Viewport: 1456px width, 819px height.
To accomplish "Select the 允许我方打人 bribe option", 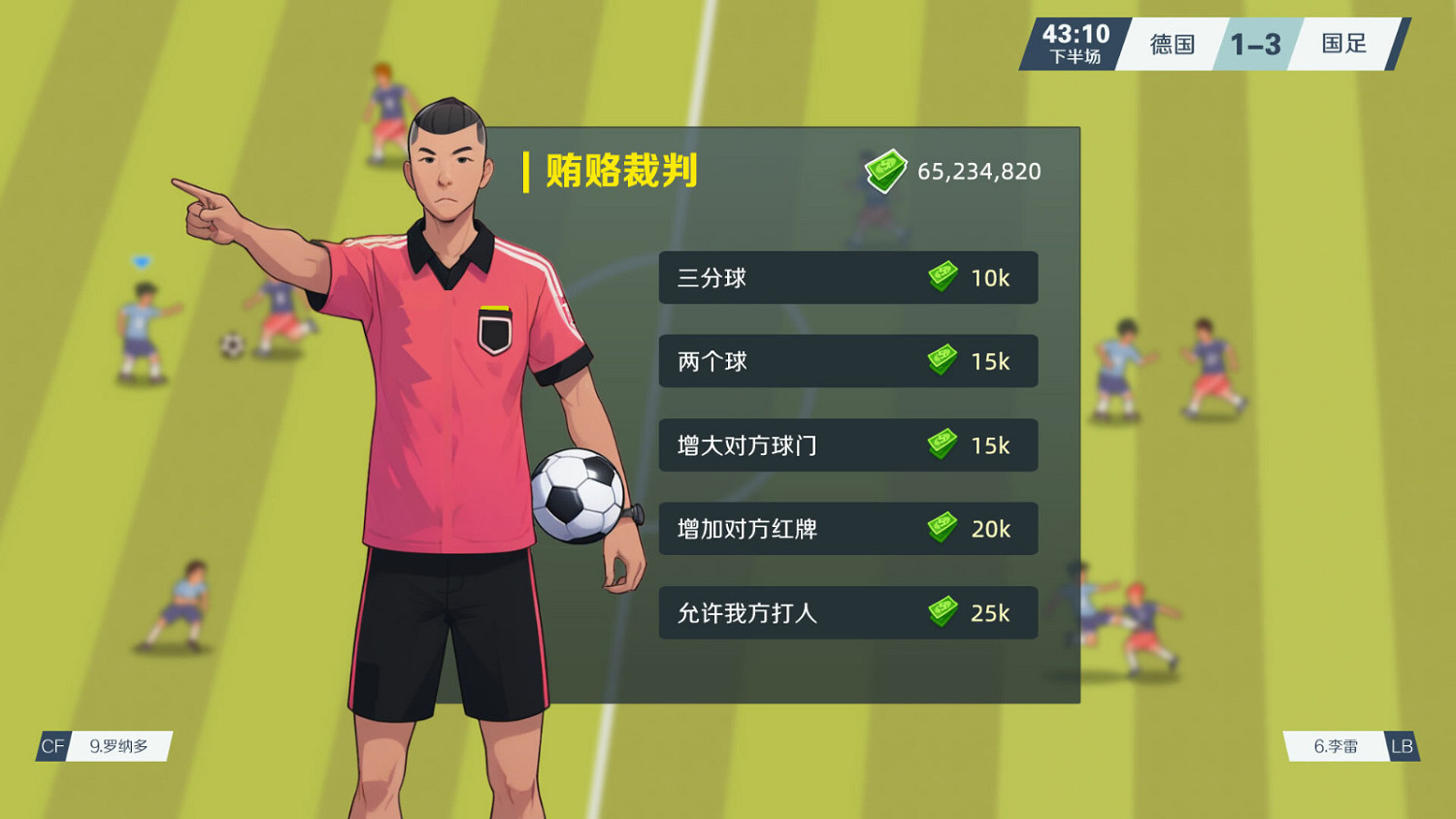I will pyautogui.click(x=847, y=613).
